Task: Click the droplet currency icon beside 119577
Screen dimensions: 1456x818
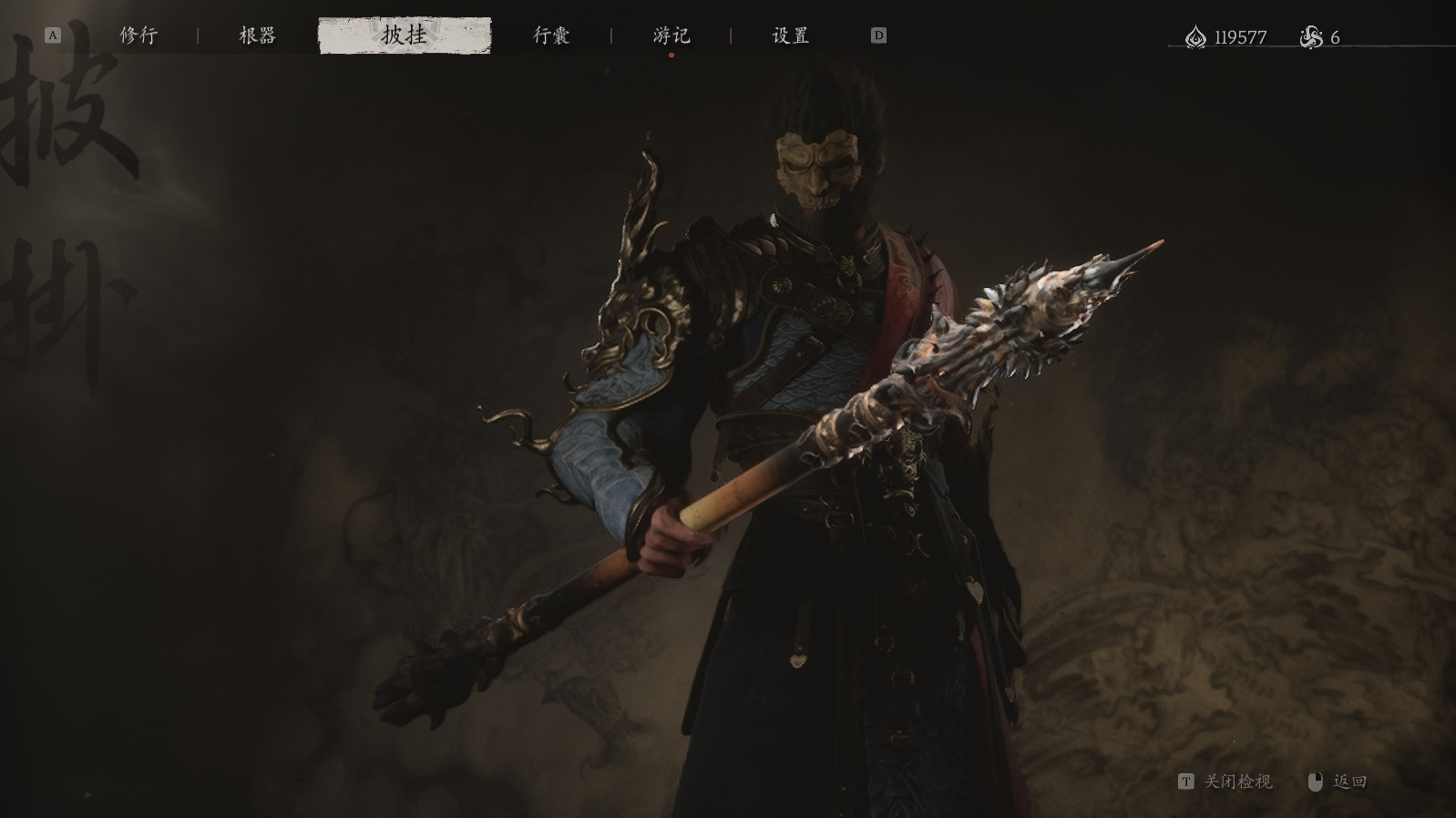Action: [1195, 36]
